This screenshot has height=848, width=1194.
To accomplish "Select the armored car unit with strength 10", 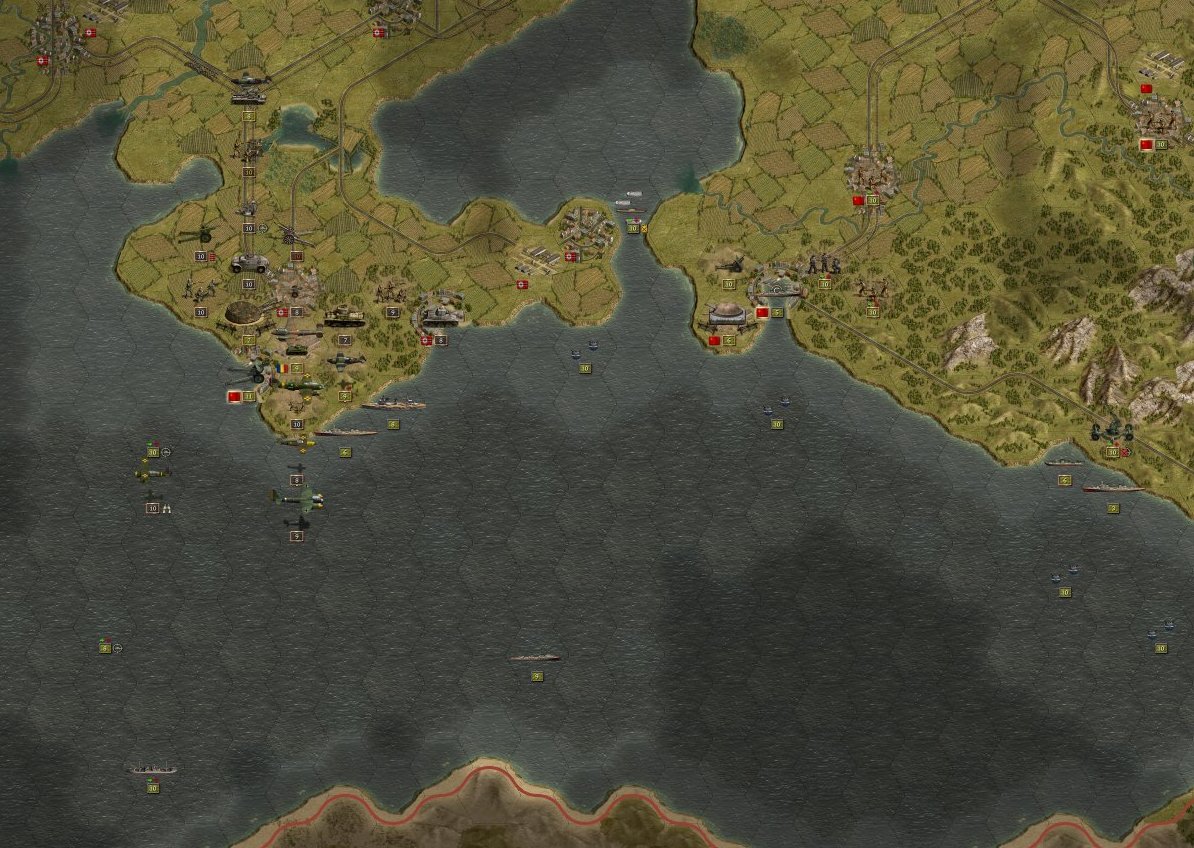I will click(248, 264).
